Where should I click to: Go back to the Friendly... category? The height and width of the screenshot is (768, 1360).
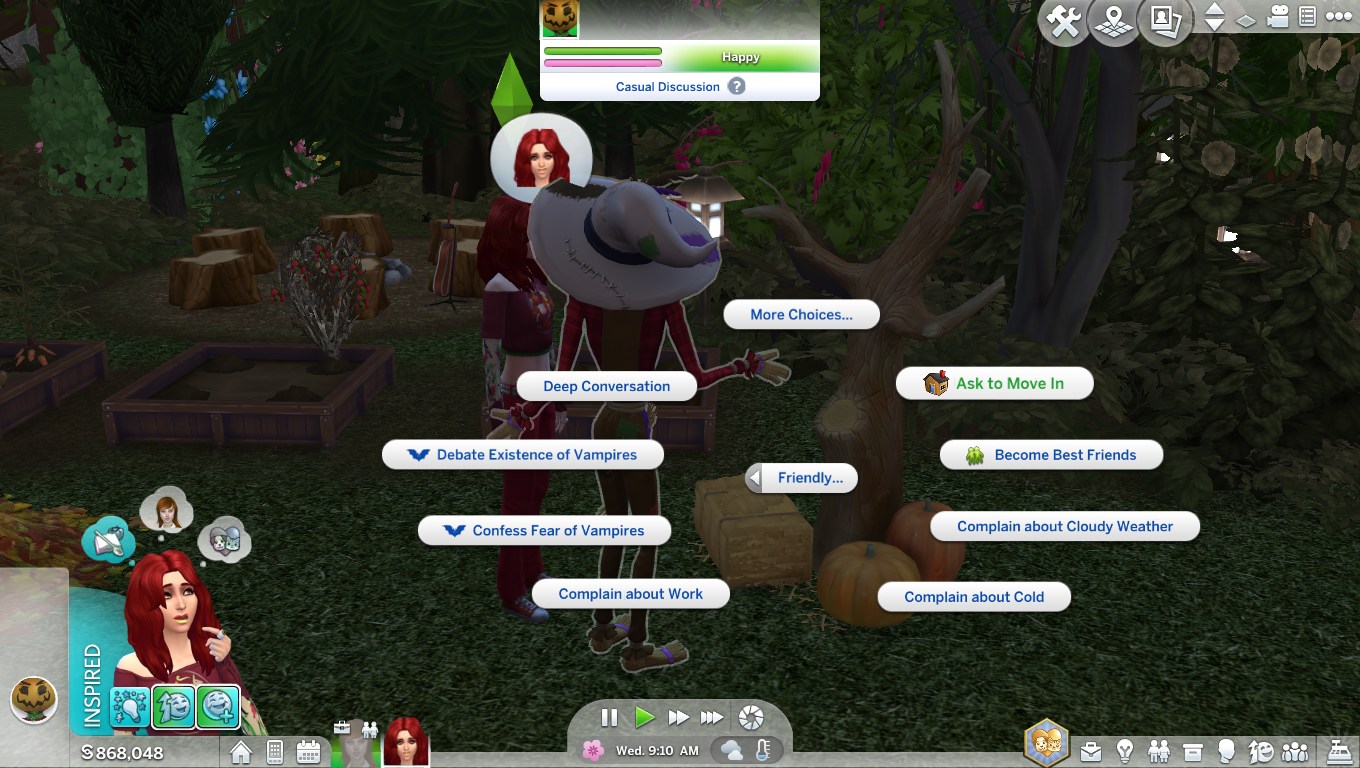click(801, 478)
